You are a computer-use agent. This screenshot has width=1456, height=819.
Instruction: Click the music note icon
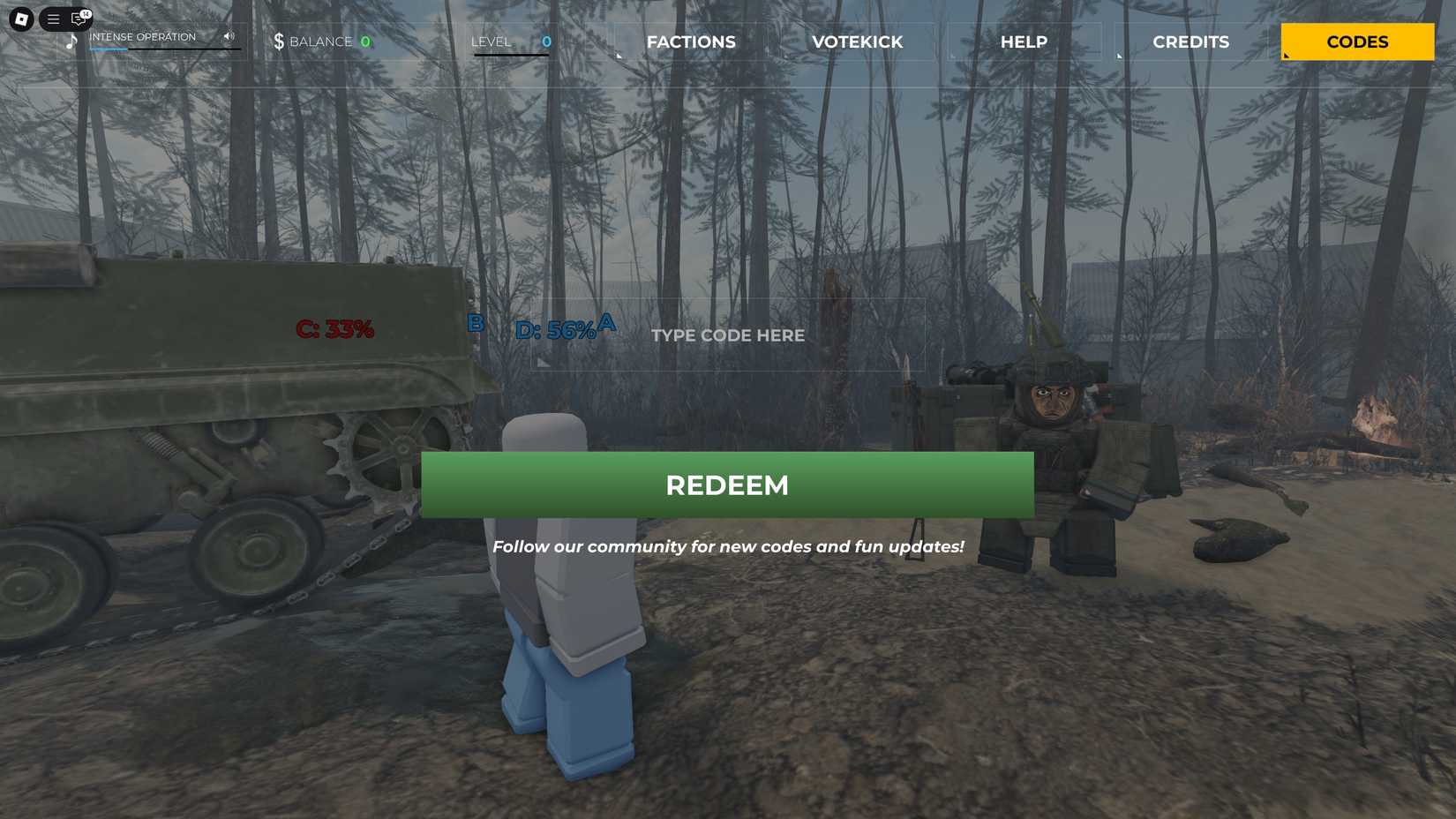[x=72, y=41]
